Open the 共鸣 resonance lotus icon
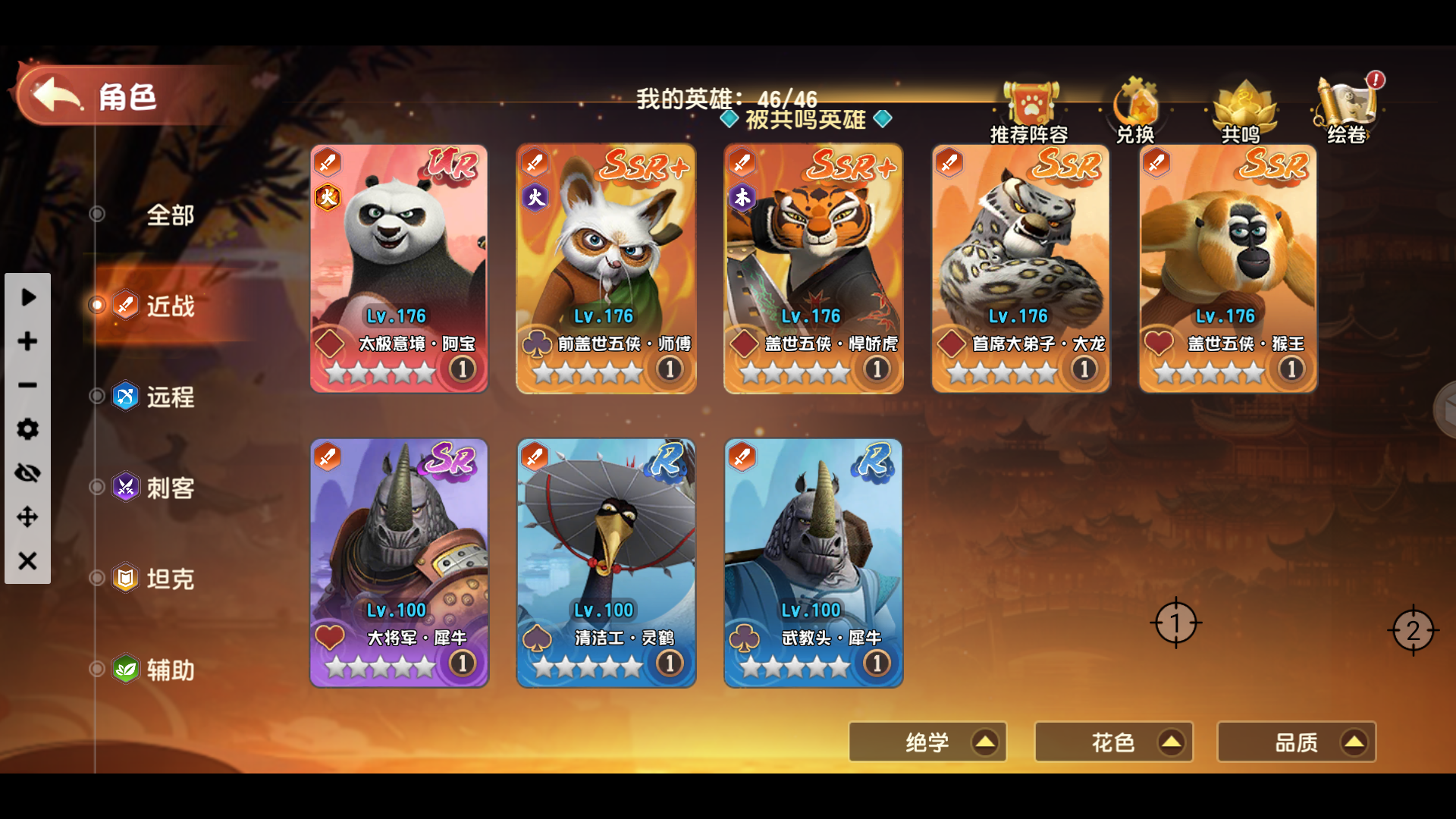Viewport: 1456px width, 819px height. [x=1244, y=106]
